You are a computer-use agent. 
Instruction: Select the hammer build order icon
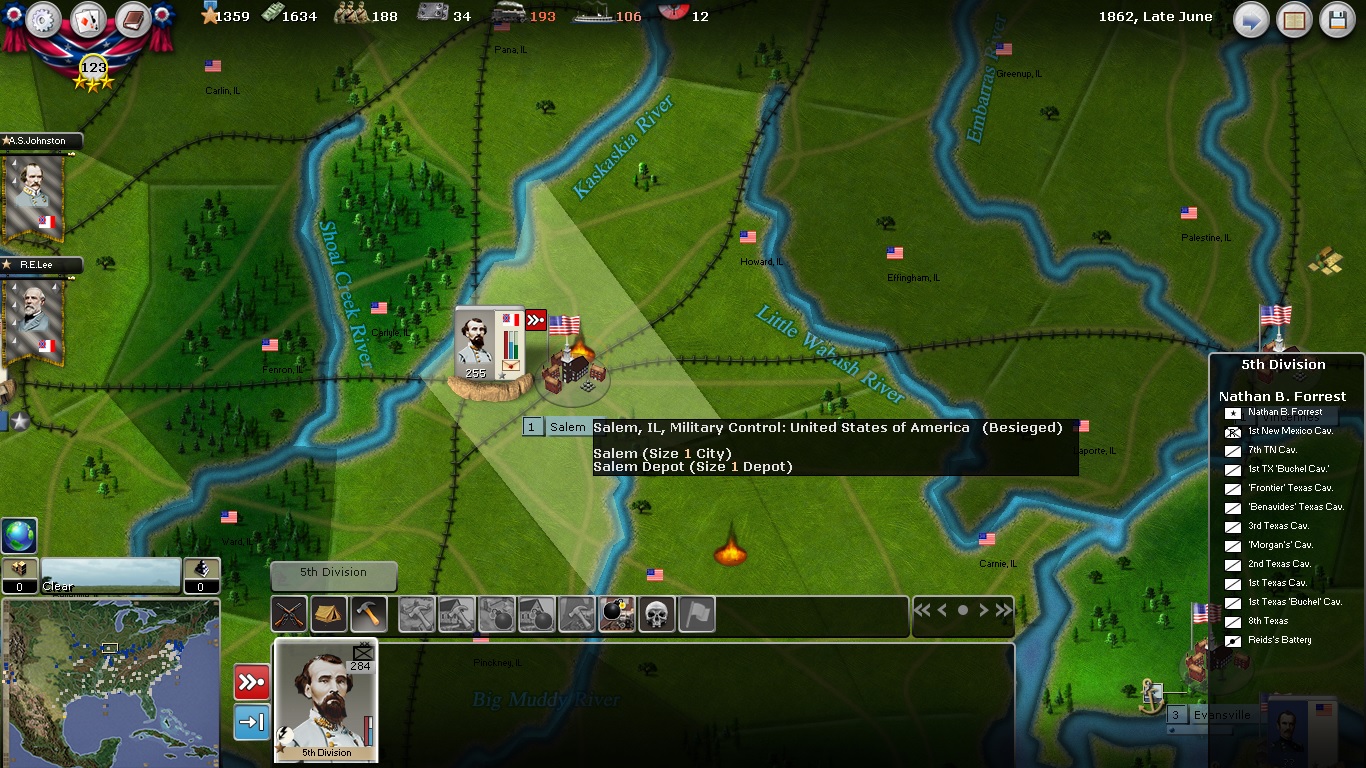(x=370, y=614)
